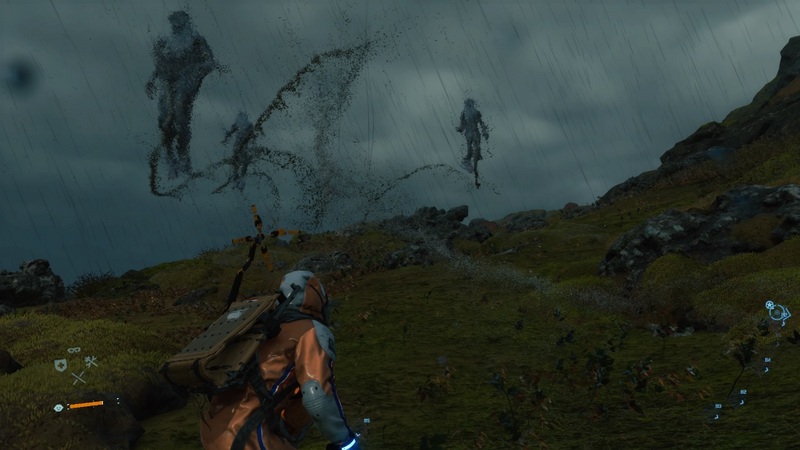
Task: Select the crossed lines icon
Action: [78, 378]
